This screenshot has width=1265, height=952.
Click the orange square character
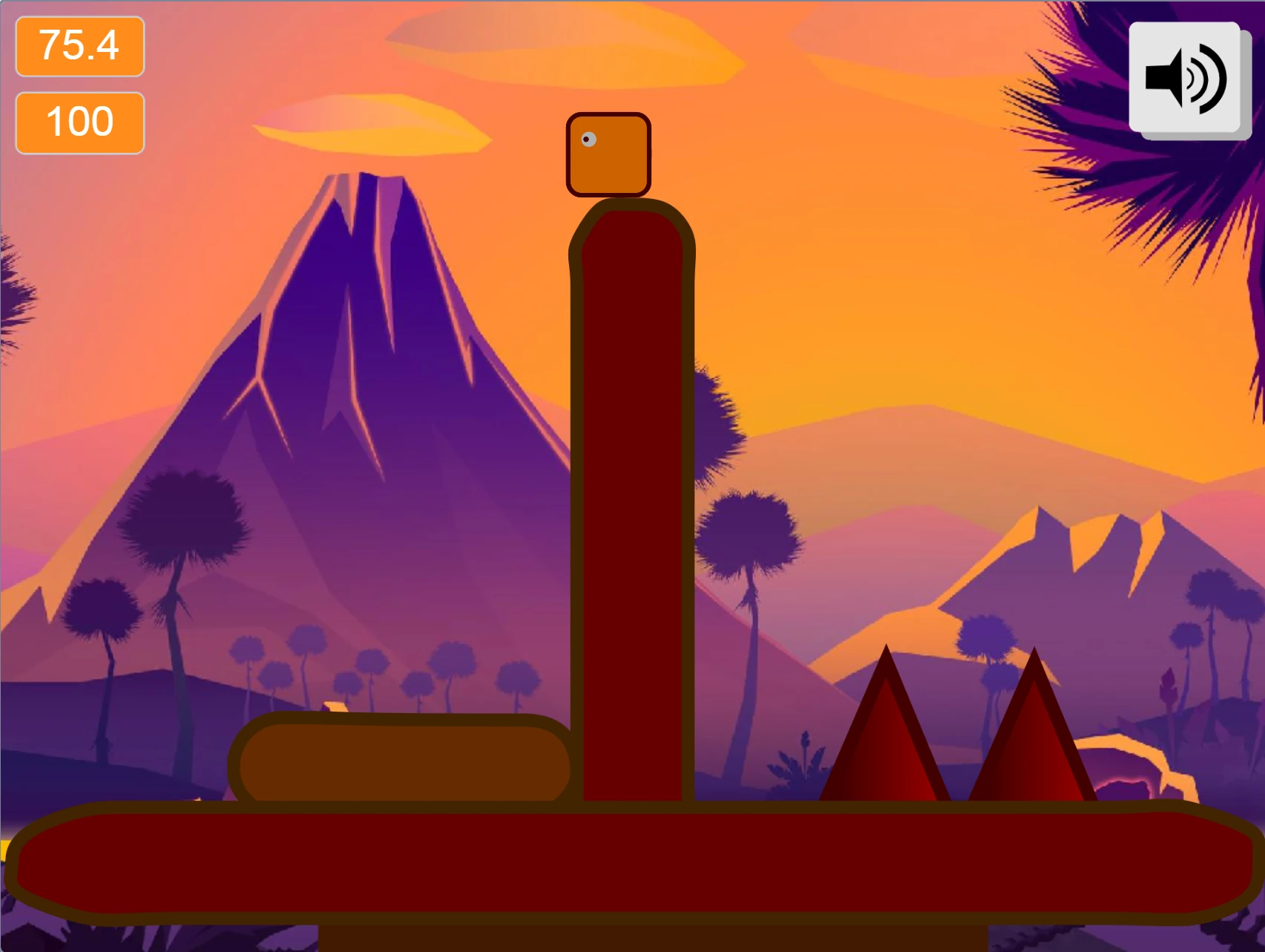click(x=608, y=153)
